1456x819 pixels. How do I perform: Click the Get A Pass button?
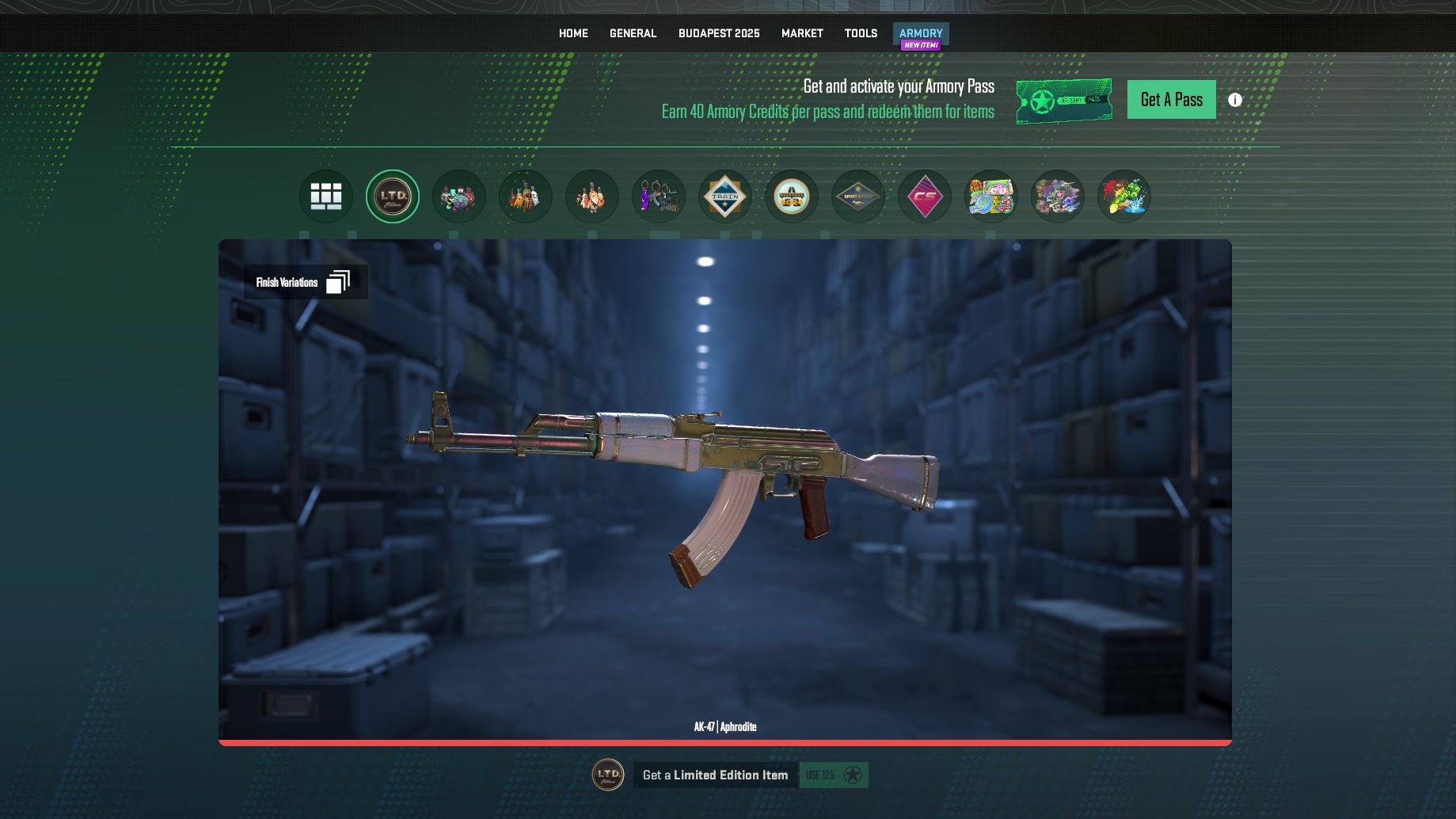coord(1171,99)
